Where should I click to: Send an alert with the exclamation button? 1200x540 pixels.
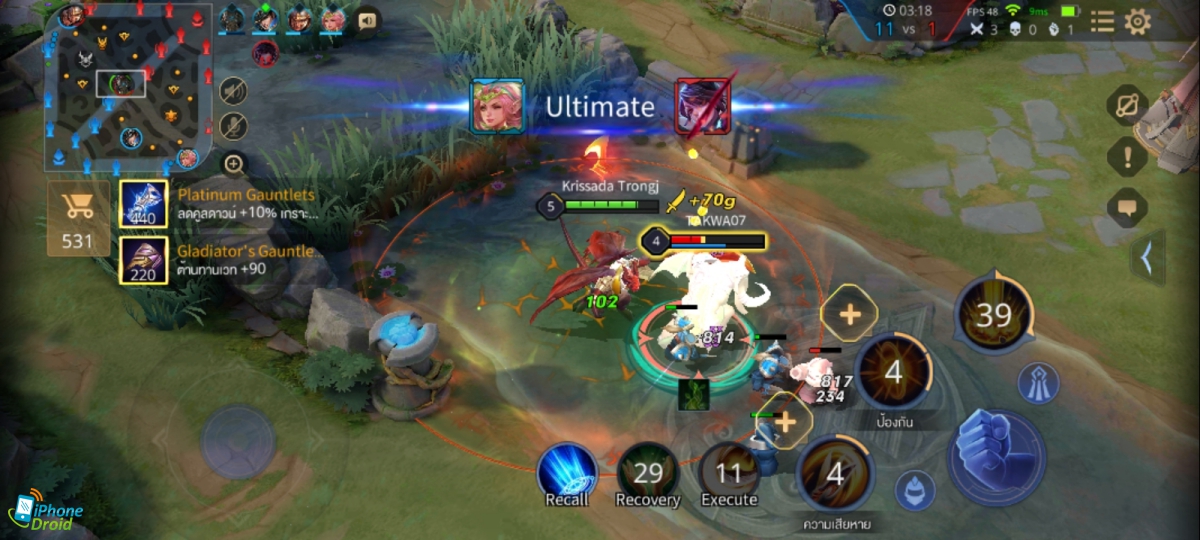click(x=1127, y=157)
